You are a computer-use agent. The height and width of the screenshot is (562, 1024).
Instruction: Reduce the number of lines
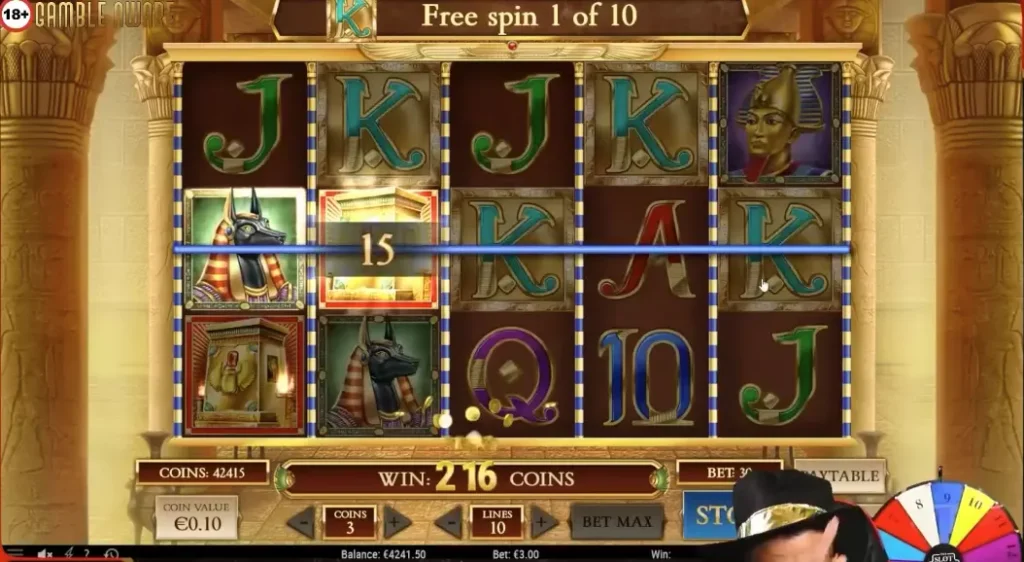[448, 521]
